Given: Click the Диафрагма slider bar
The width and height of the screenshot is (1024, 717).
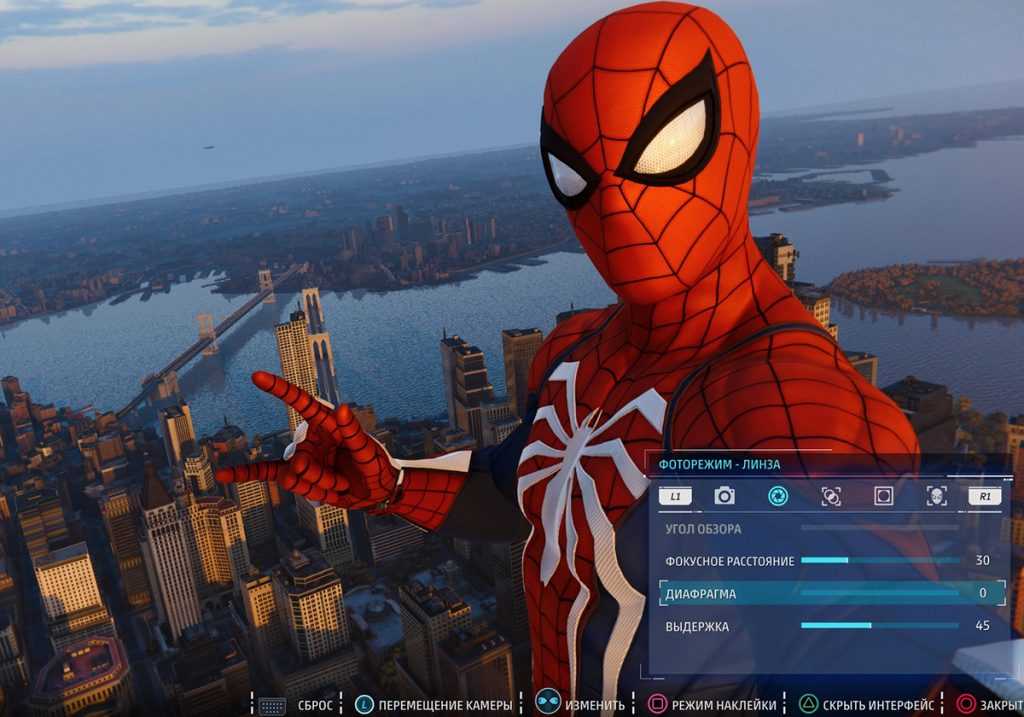Looking at the screenshot, I should [x=879, y=594].
